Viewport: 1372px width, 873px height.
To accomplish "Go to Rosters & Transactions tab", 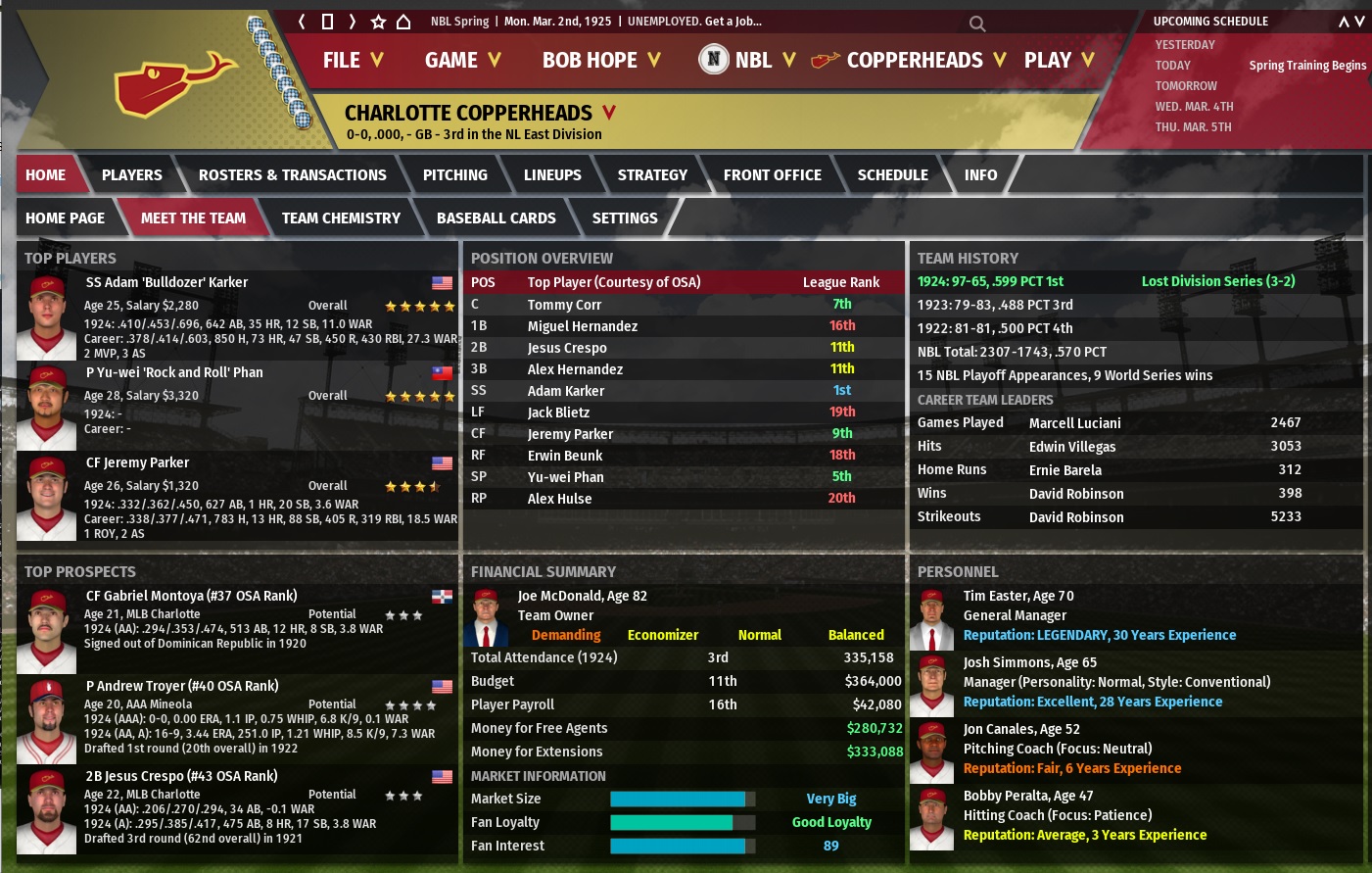I will pyautogui.click(x=292, y=175).
